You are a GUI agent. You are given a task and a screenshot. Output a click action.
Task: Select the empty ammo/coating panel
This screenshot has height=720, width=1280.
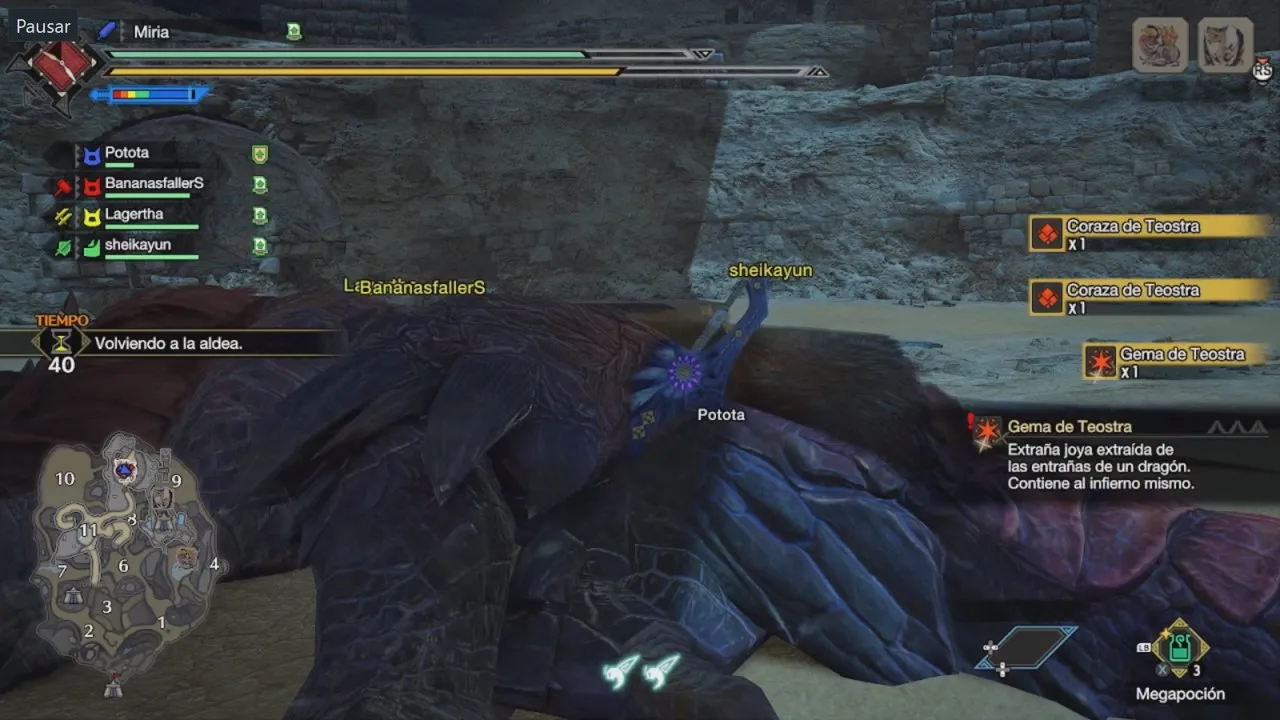(1027, 650)
